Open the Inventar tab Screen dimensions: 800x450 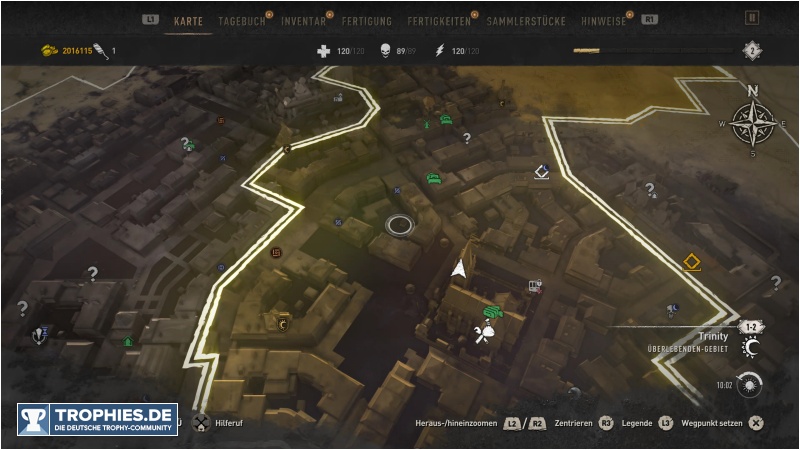303,20
